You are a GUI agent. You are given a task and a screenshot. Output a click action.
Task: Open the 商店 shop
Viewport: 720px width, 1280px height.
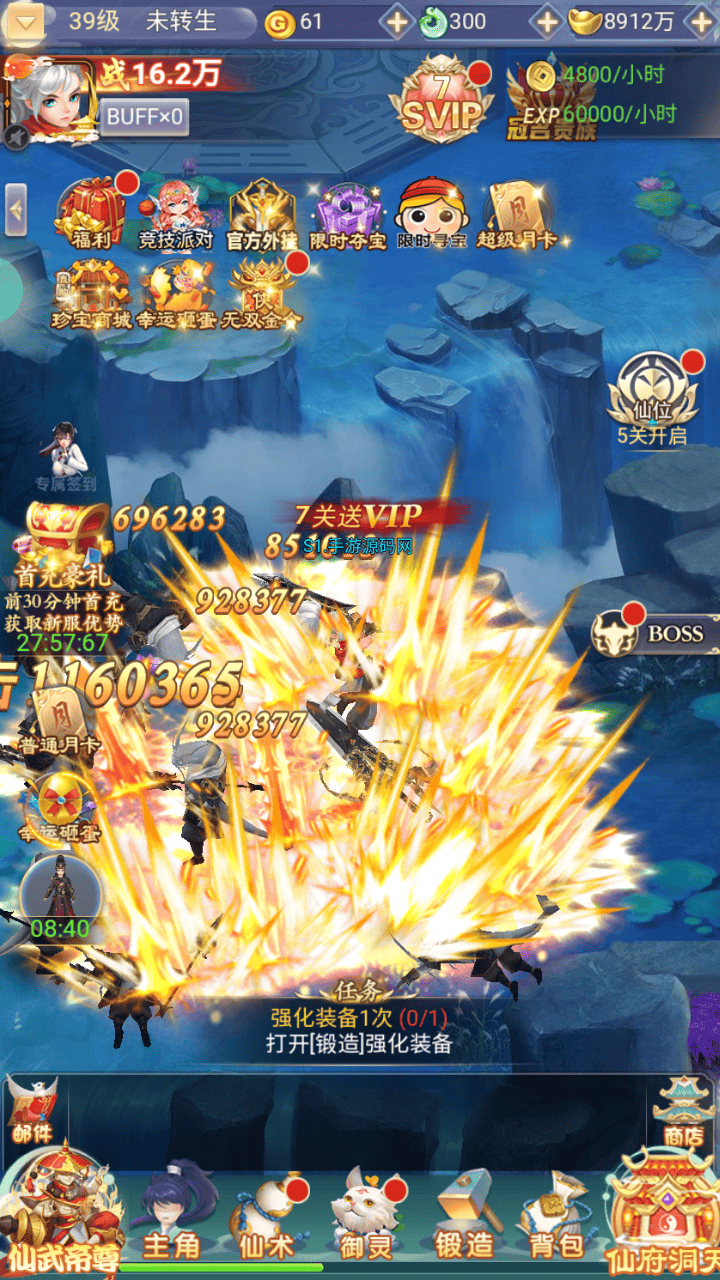point(684,1110)
